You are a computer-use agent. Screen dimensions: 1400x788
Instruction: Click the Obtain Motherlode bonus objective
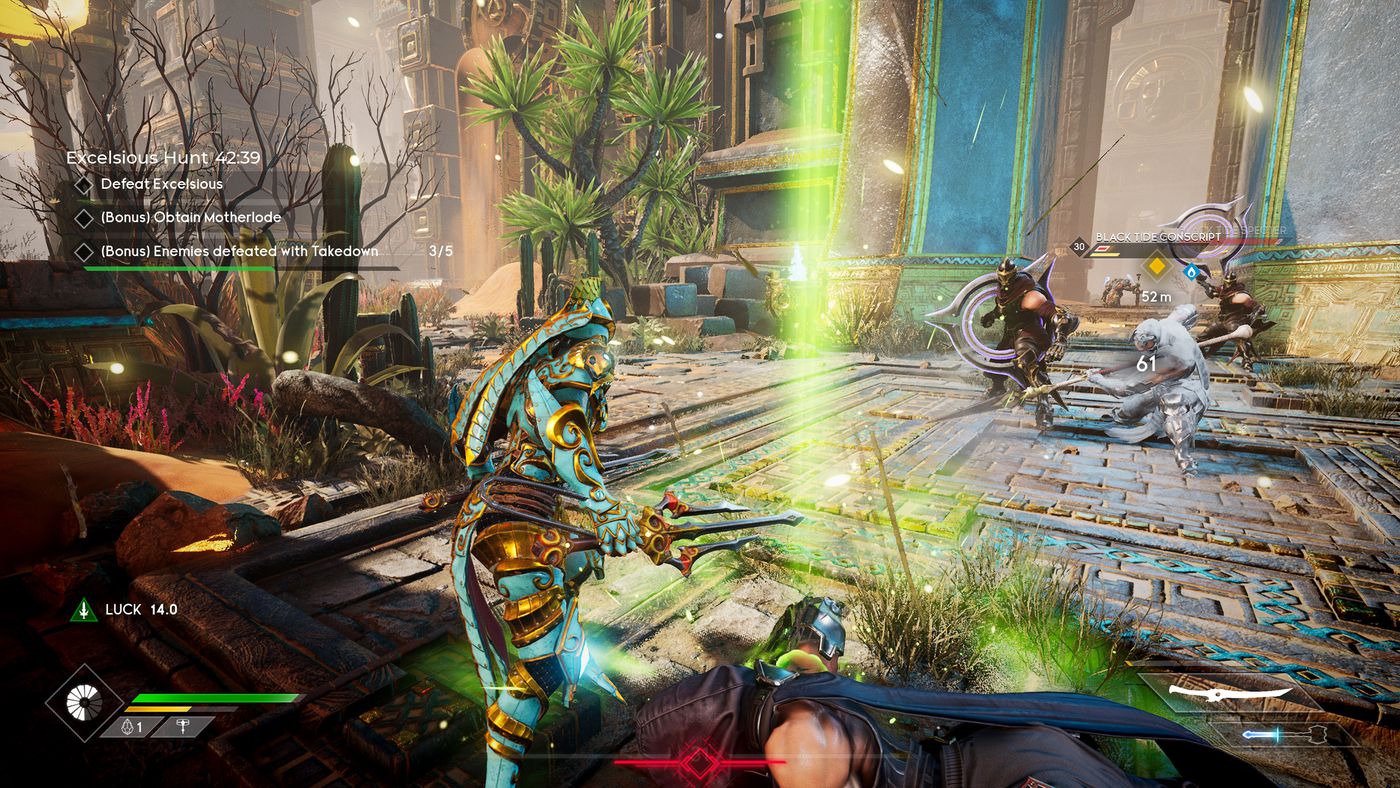tap(190, 217)
